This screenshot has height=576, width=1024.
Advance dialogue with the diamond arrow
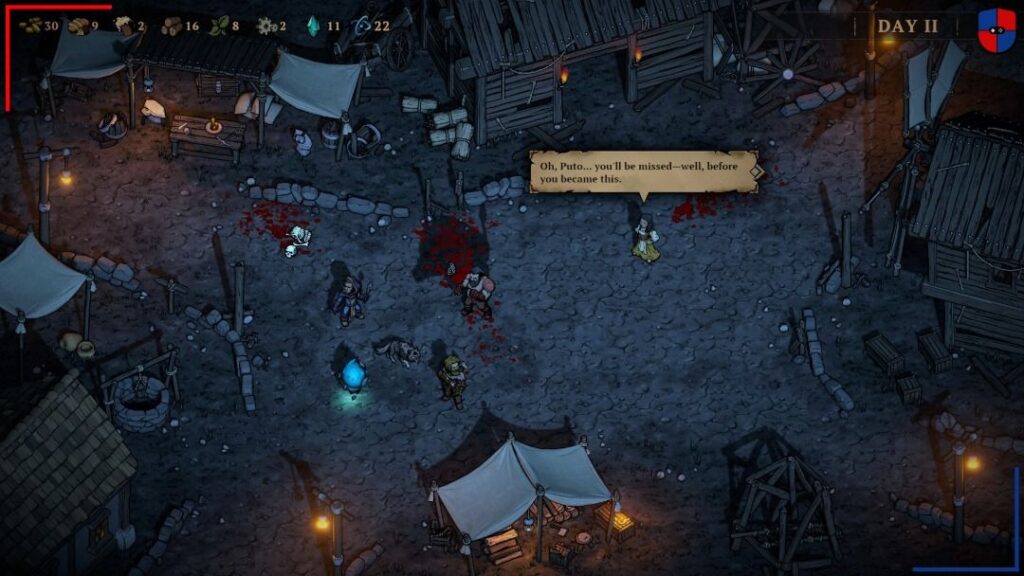click(757, 171)
